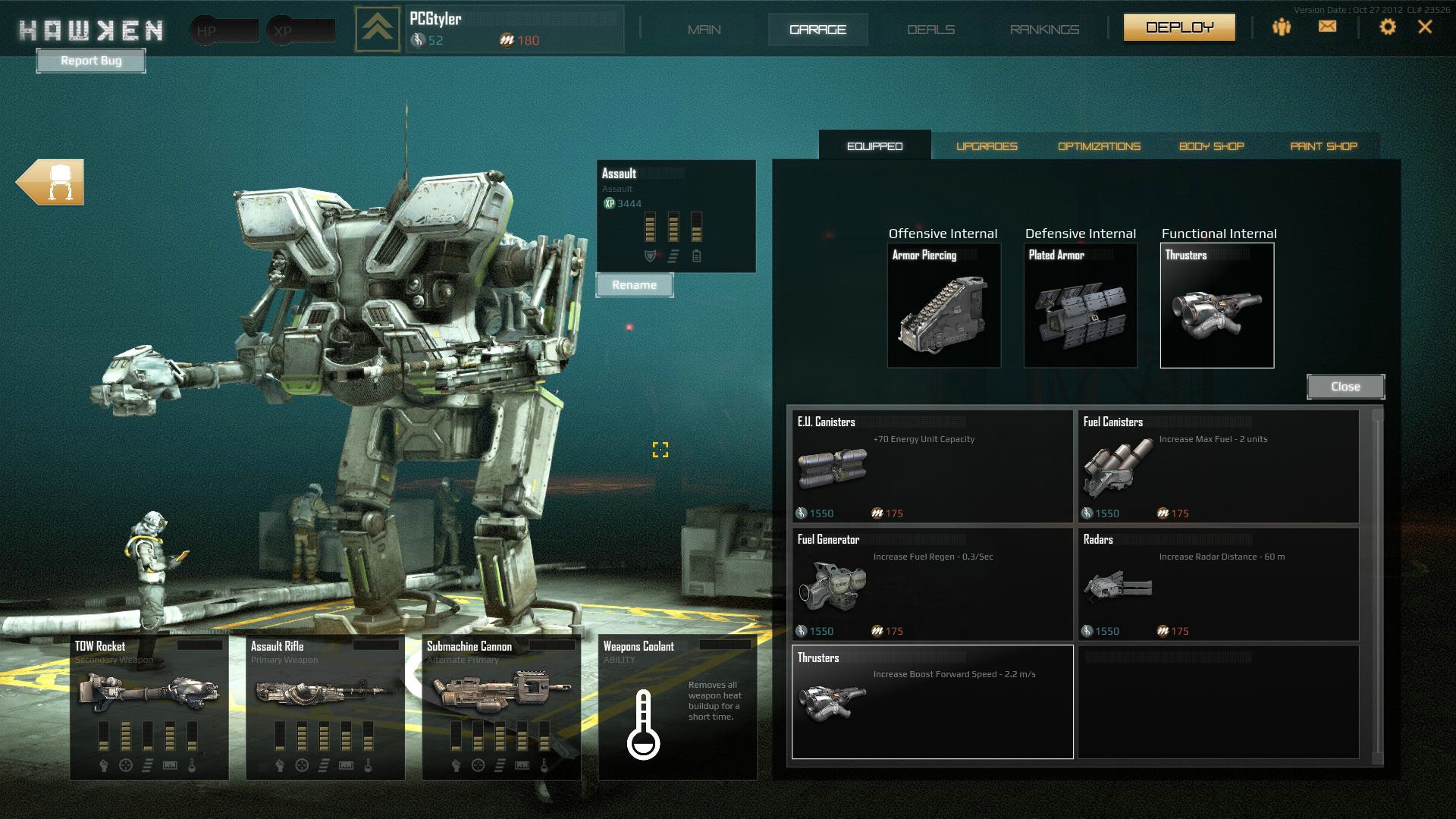Click the orange DEPLOY button

click(x=1179, y=28)
